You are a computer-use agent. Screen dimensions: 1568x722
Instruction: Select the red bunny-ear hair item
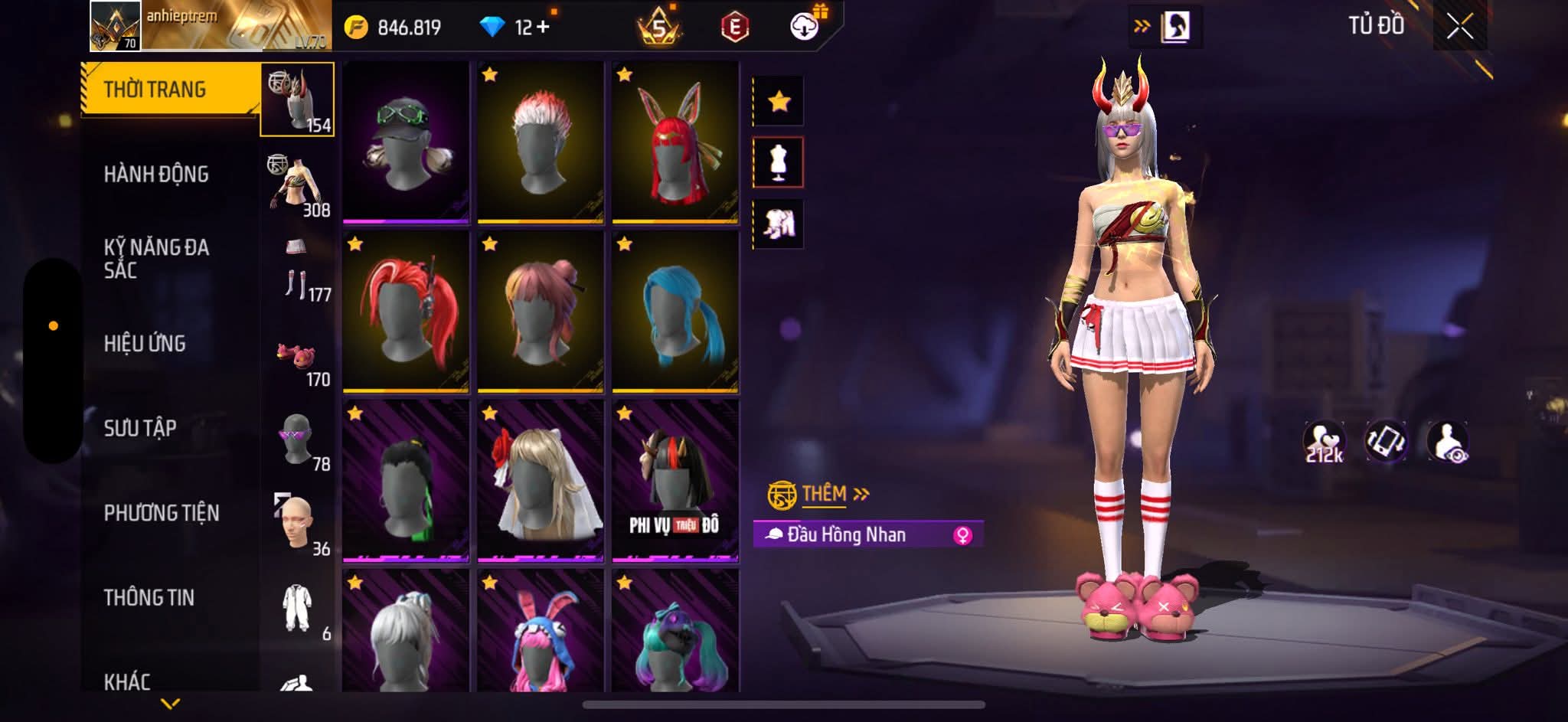pyautogui.click(x=675, y=143)
